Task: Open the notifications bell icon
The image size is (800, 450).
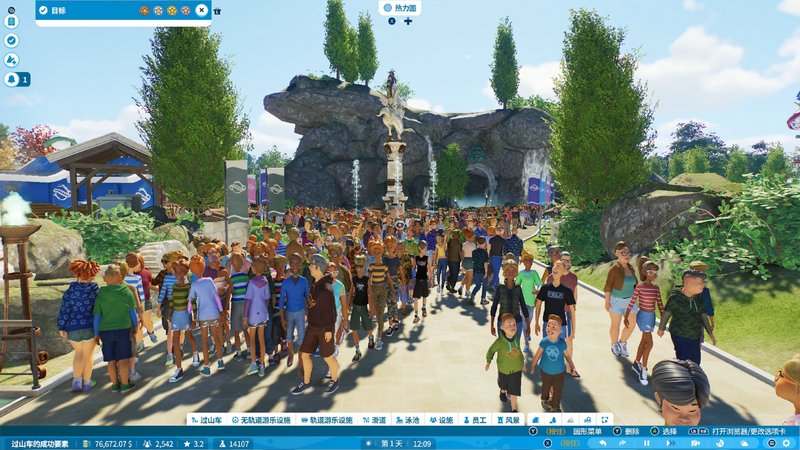Action: [12, 79]
